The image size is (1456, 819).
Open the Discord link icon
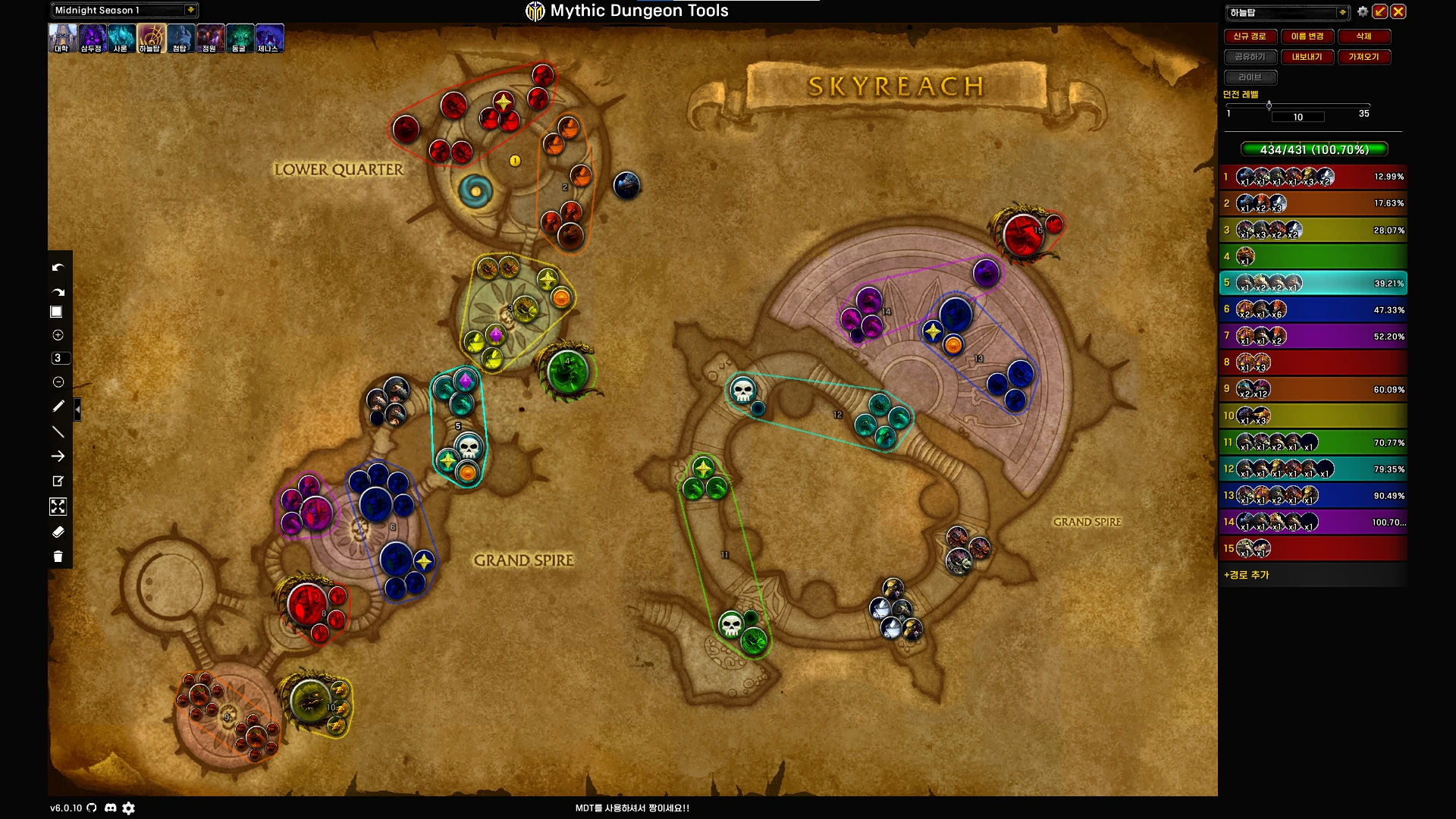(110, 808)
